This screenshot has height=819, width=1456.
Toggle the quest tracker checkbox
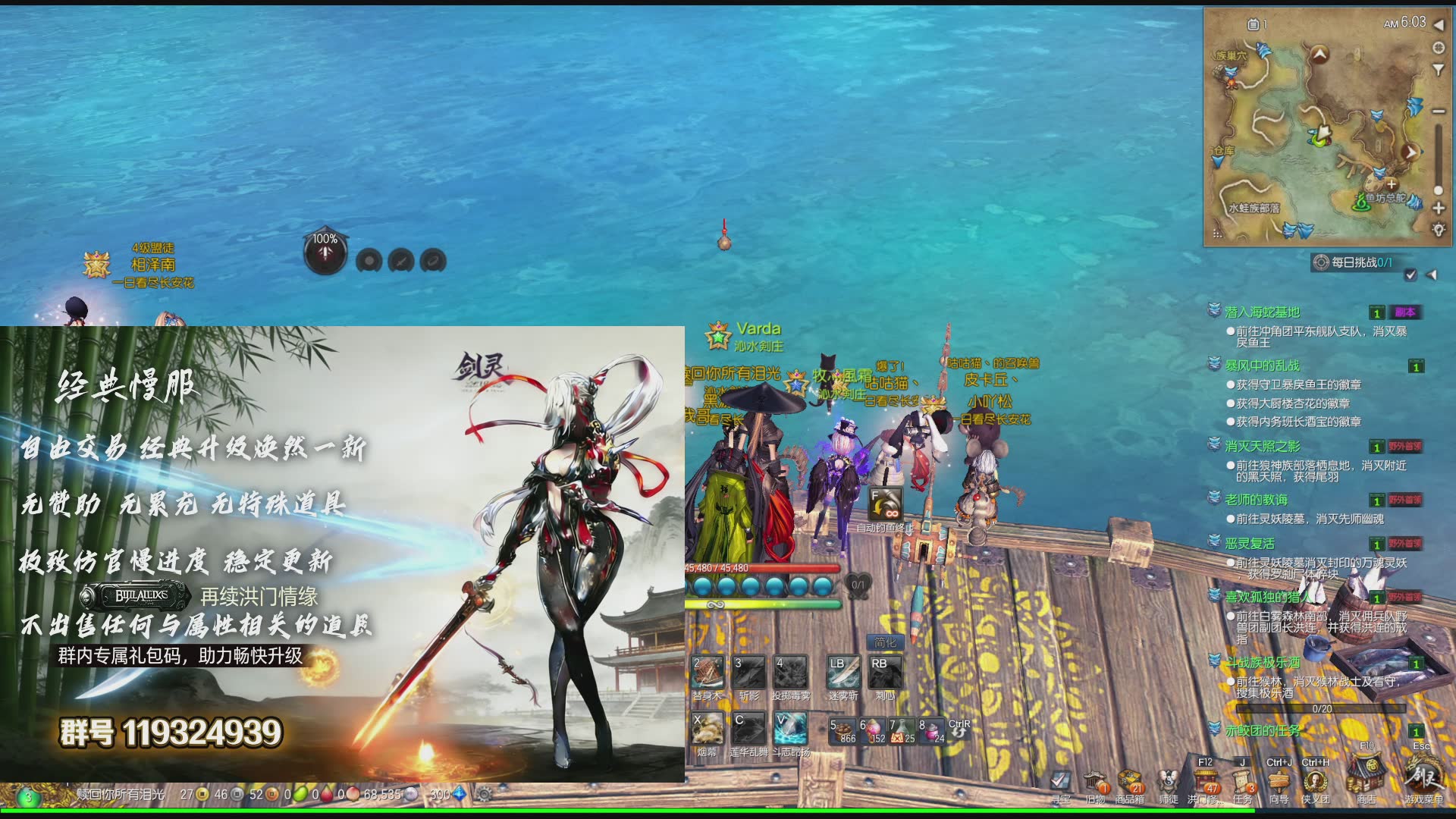[1410, 275]
